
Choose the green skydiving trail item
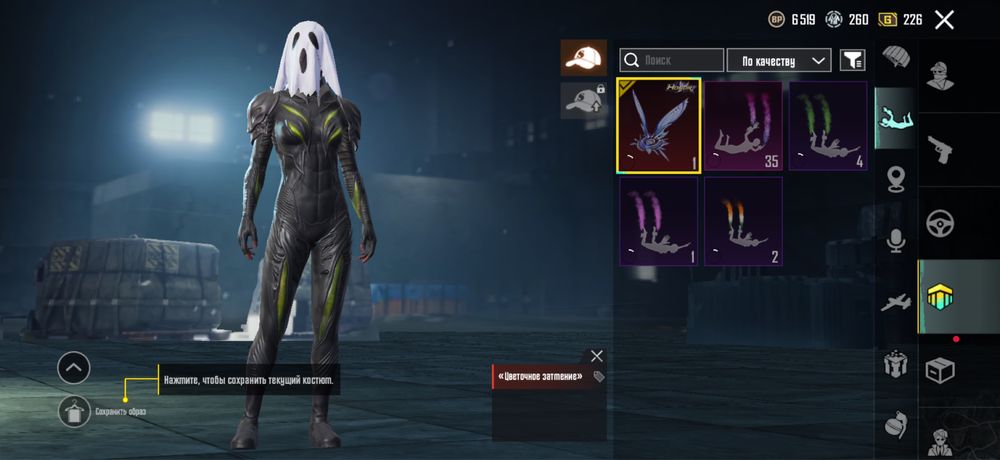point(828,125)
